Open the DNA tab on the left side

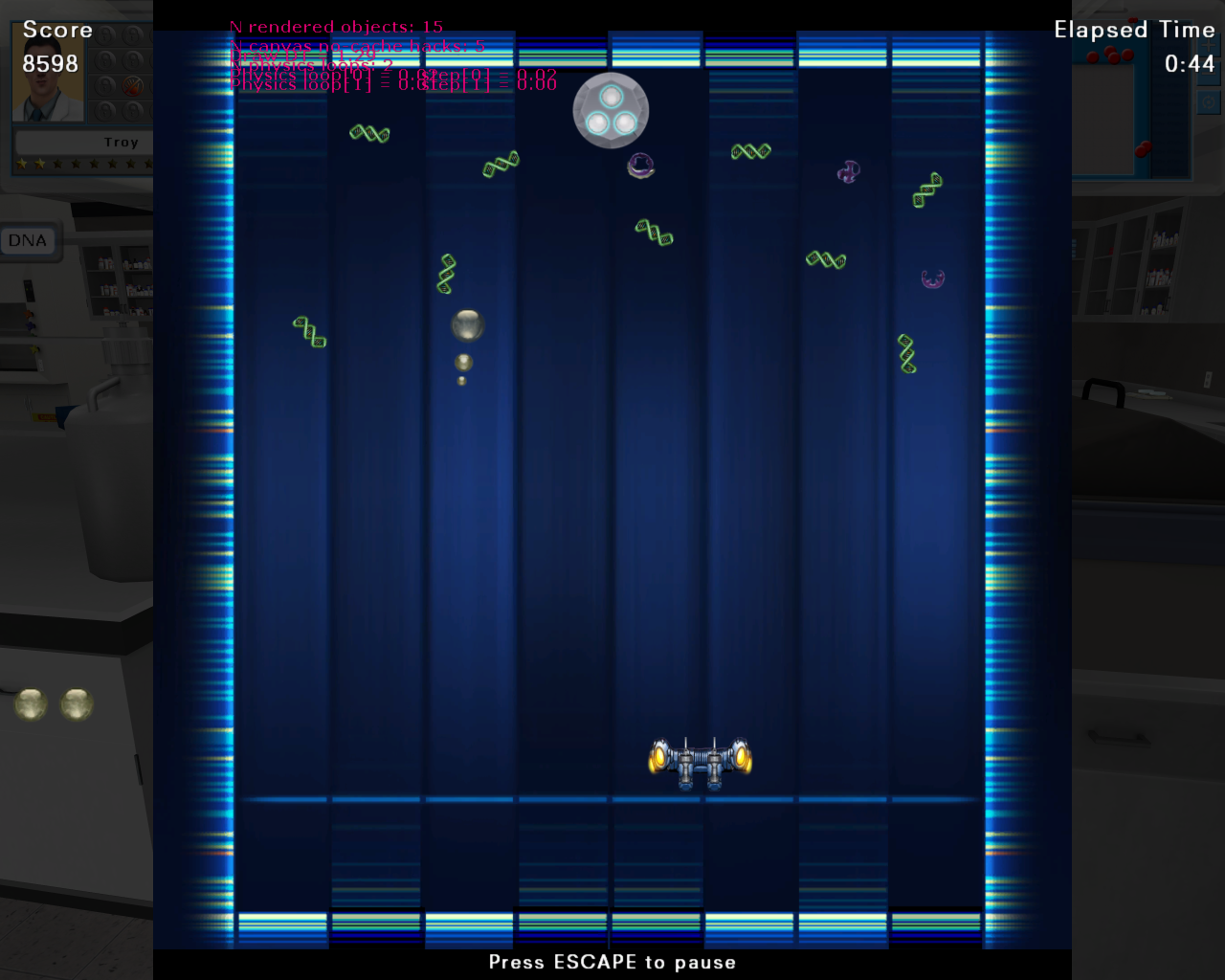28,239
